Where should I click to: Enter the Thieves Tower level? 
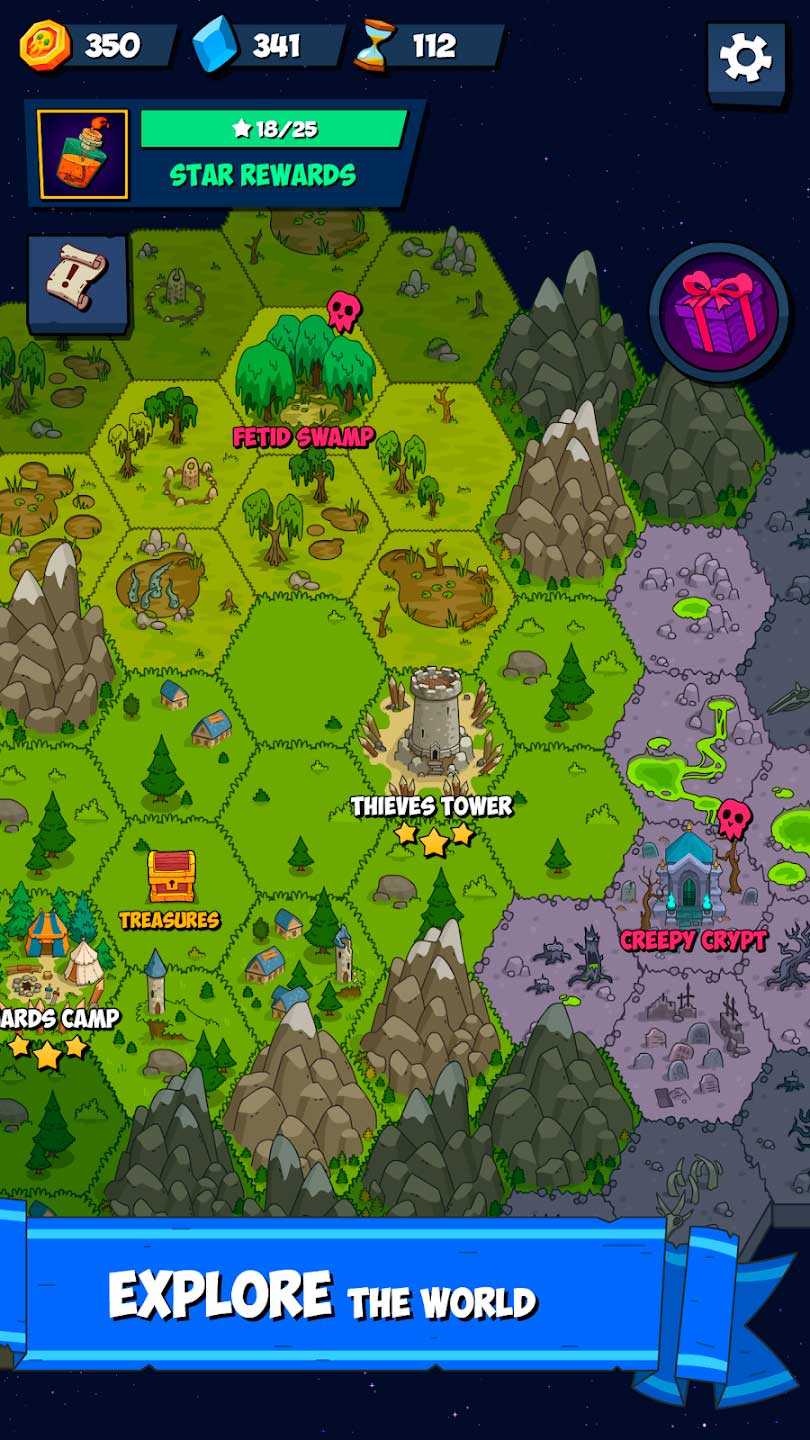coord(432,722)
